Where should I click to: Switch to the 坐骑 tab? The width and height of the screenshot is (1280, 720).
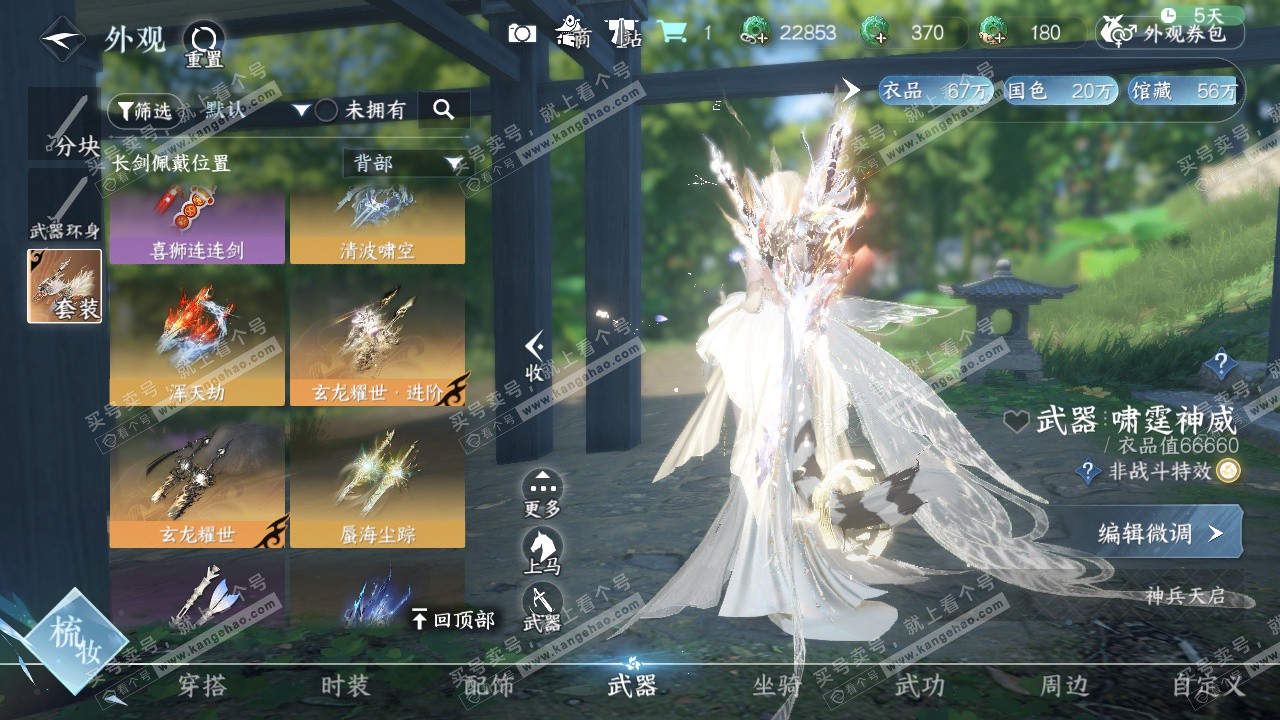tap(777, 686)
